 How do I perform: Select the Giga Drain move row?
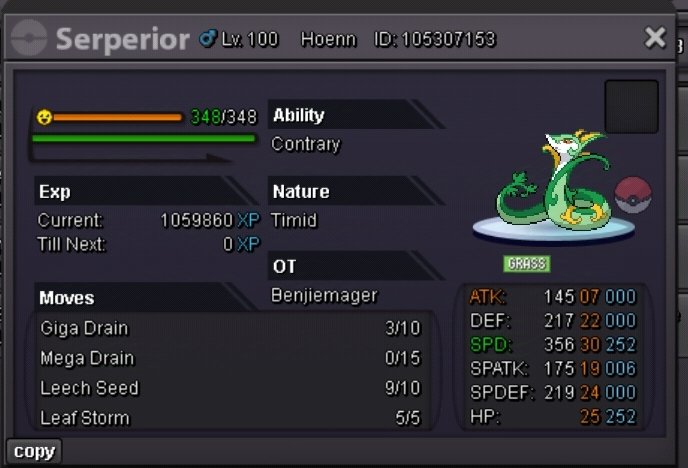[230, 328]
